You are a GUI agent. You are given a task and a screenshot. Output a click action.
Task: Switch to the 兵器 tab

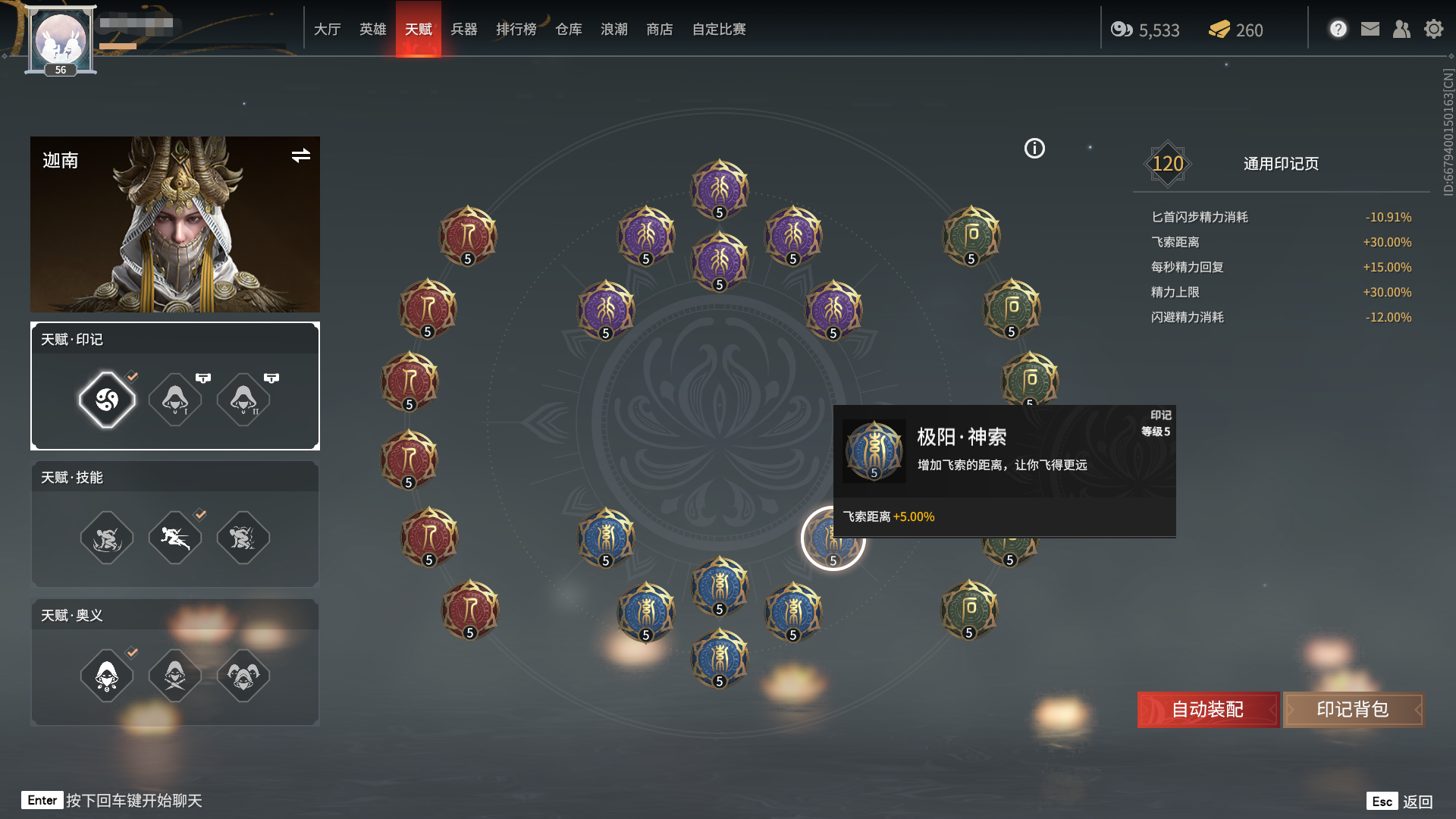(x=464, y=29)
